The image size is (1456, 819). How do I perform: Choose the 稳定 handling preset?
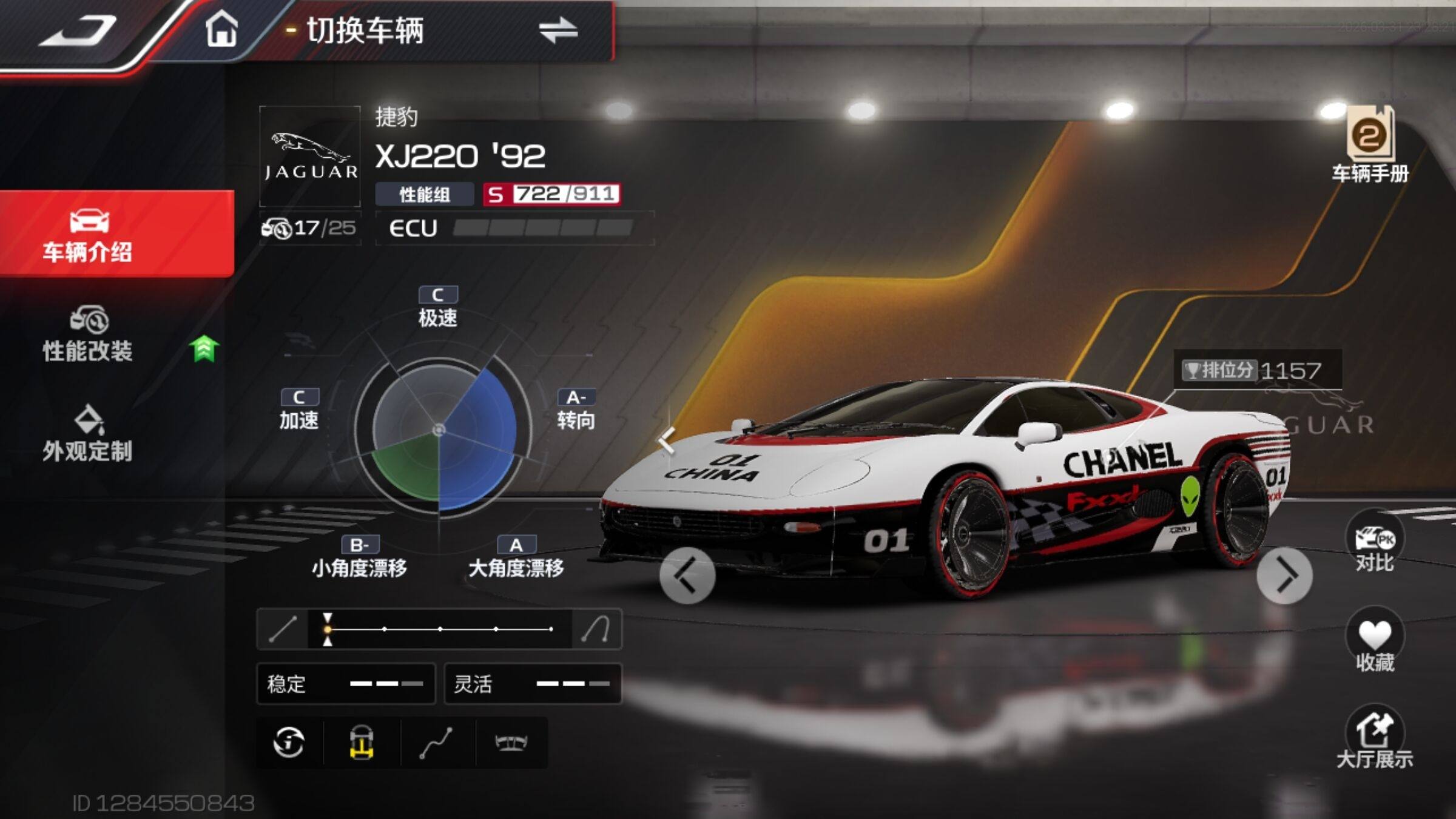[346, 684]
